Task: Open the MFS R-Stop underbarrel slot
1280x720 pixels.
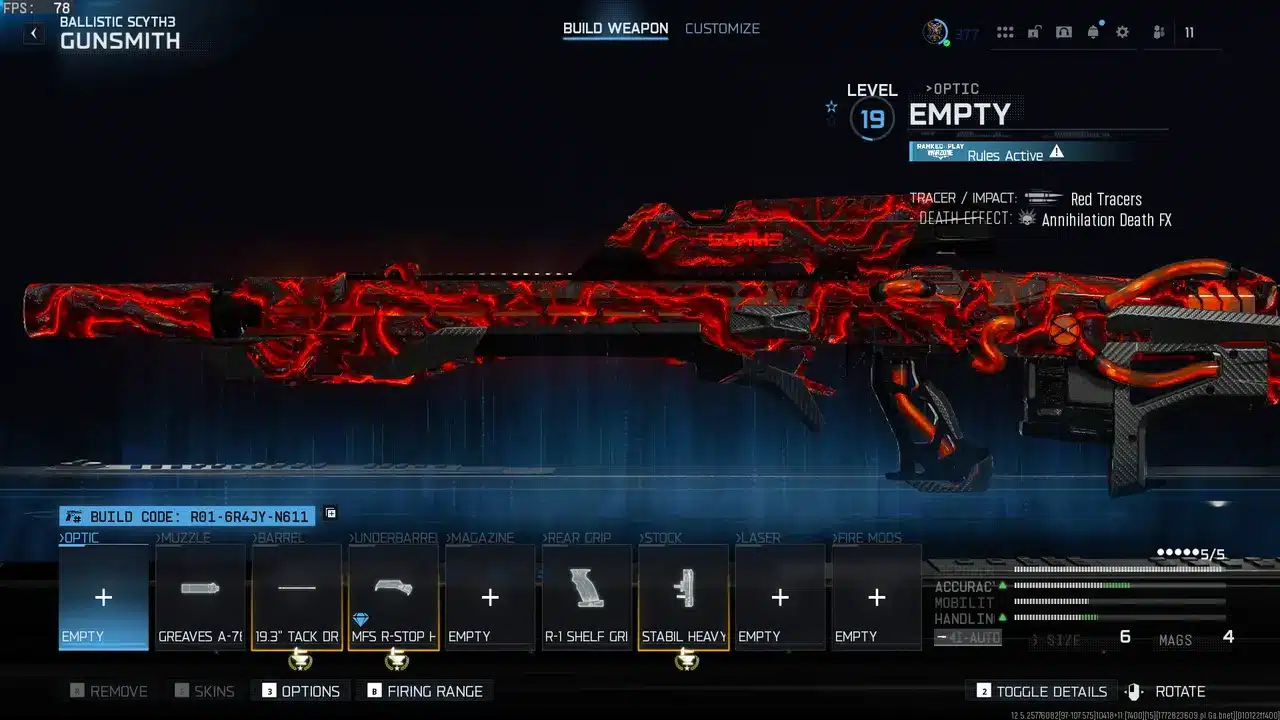Action: click(x=394, y=597)
